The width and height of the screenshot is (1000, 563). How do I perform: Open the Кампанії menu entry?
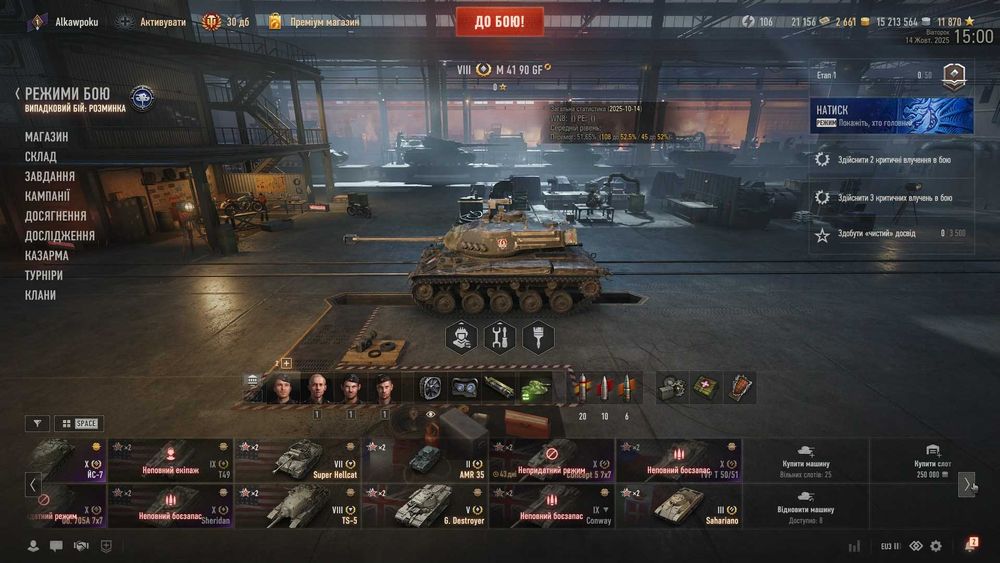pyautogui.click(x=48, y=196)
